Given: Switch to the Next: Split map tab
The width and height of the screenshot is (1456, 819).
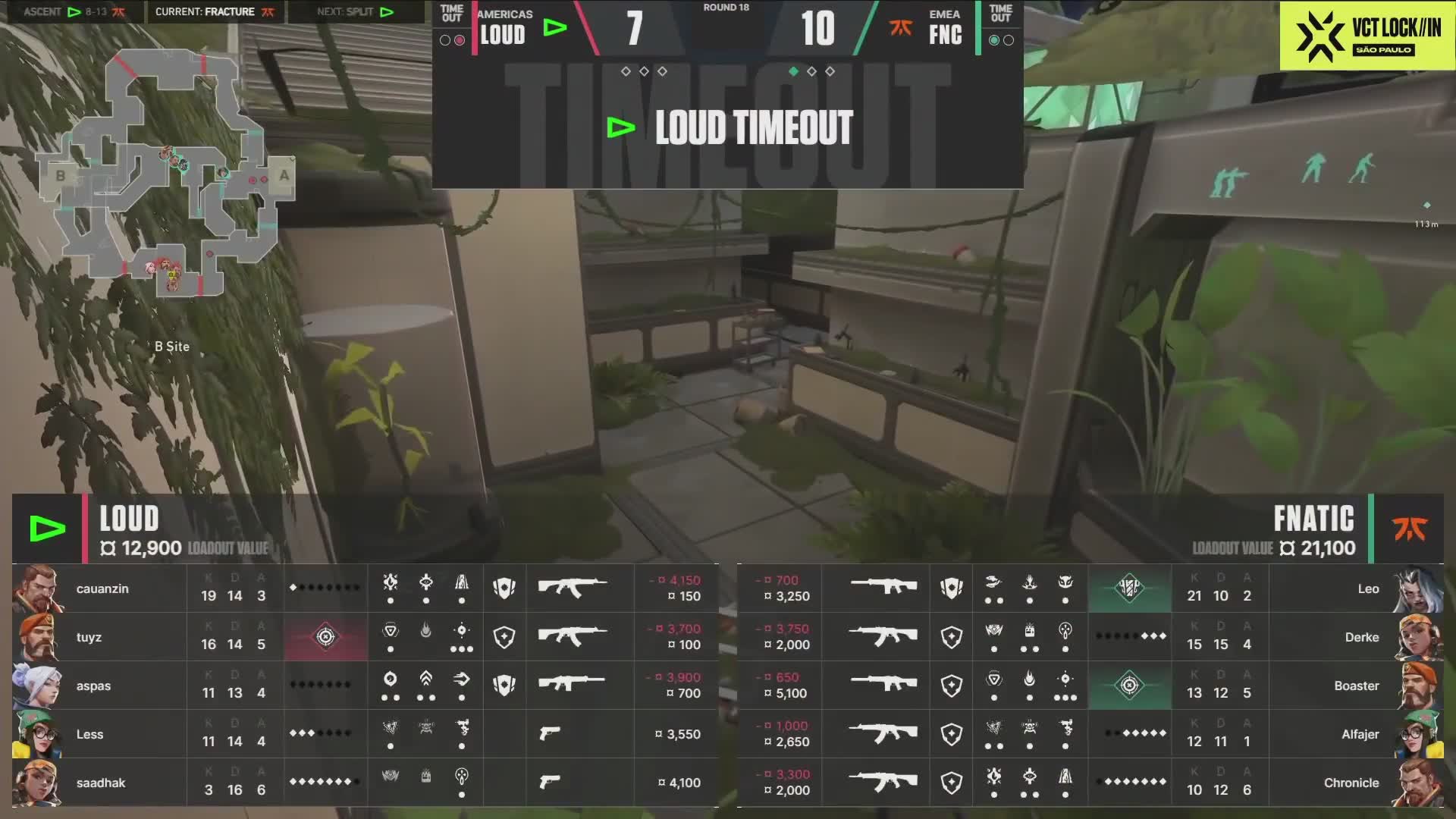Looking at the screenshot, I should click(x=355, y=11).
